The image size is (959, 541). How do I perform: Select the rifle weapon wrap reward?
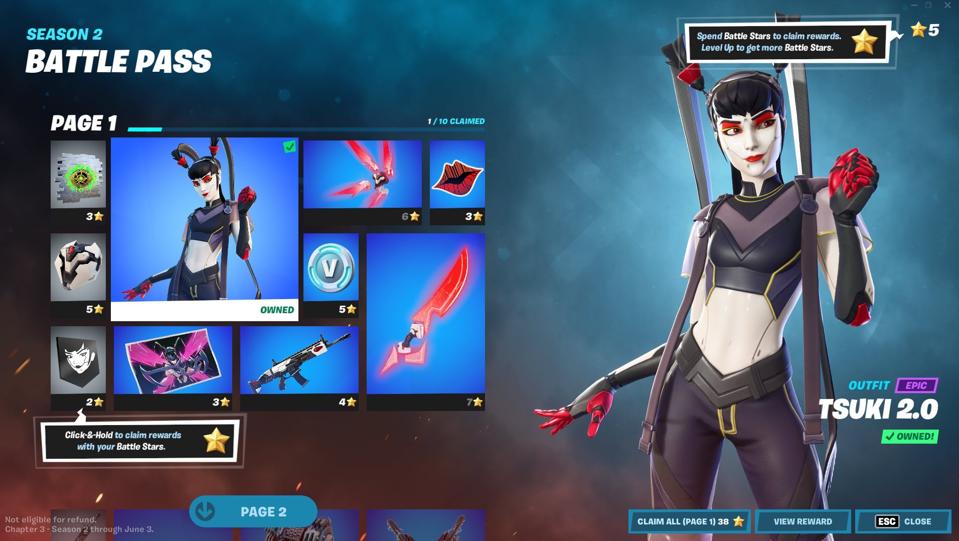tap(299, 360)
